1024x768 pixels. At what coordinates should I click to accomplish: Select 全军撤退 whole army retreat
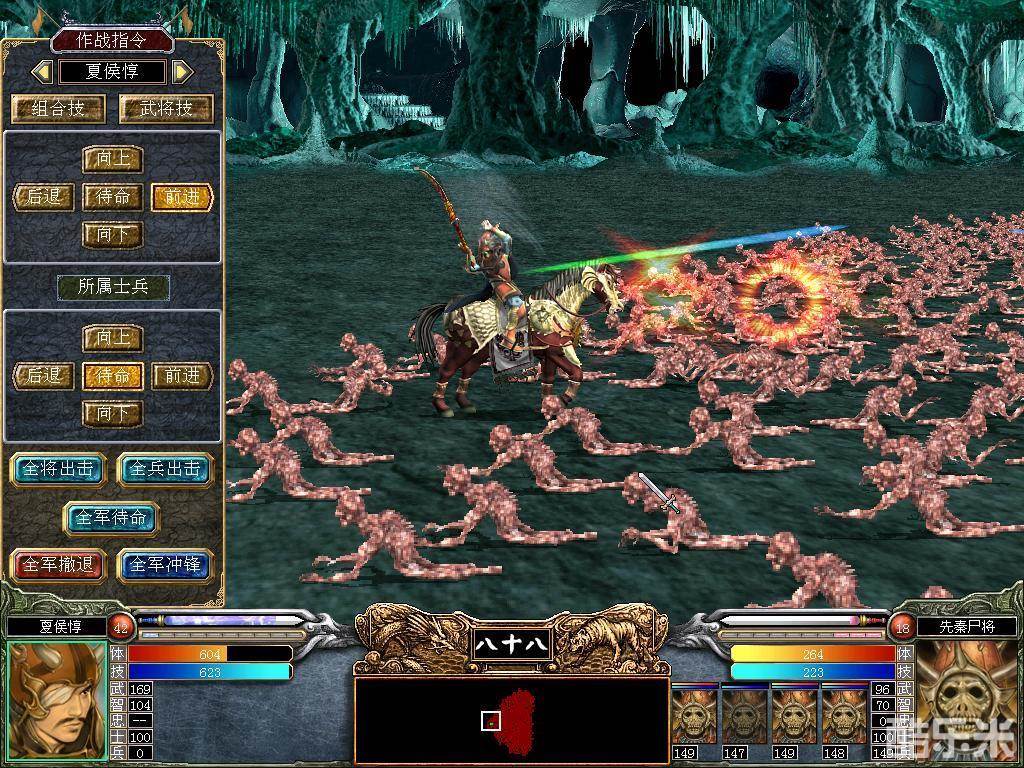click(x=57, y=565)
